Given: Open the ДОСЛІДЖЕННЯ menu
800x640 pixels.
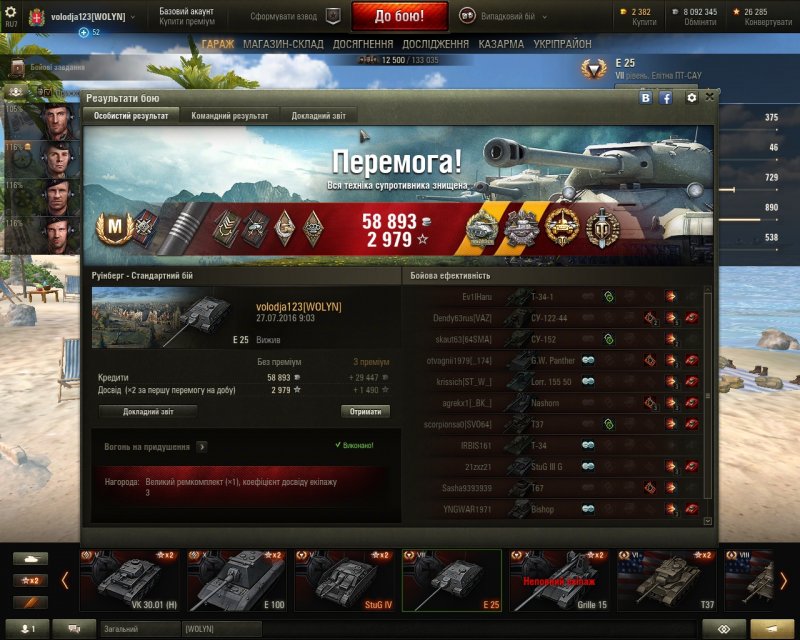Looking at the screenshot, I should click(x=435, y=45).
